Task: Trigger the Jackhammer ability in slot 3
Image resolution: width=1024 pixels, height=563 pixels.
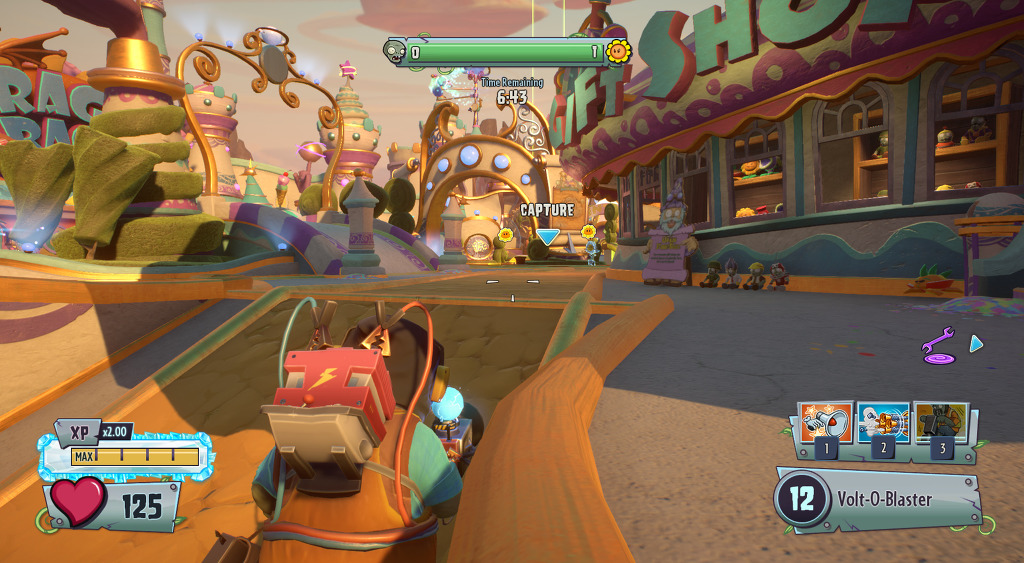Action: [940, 422]
